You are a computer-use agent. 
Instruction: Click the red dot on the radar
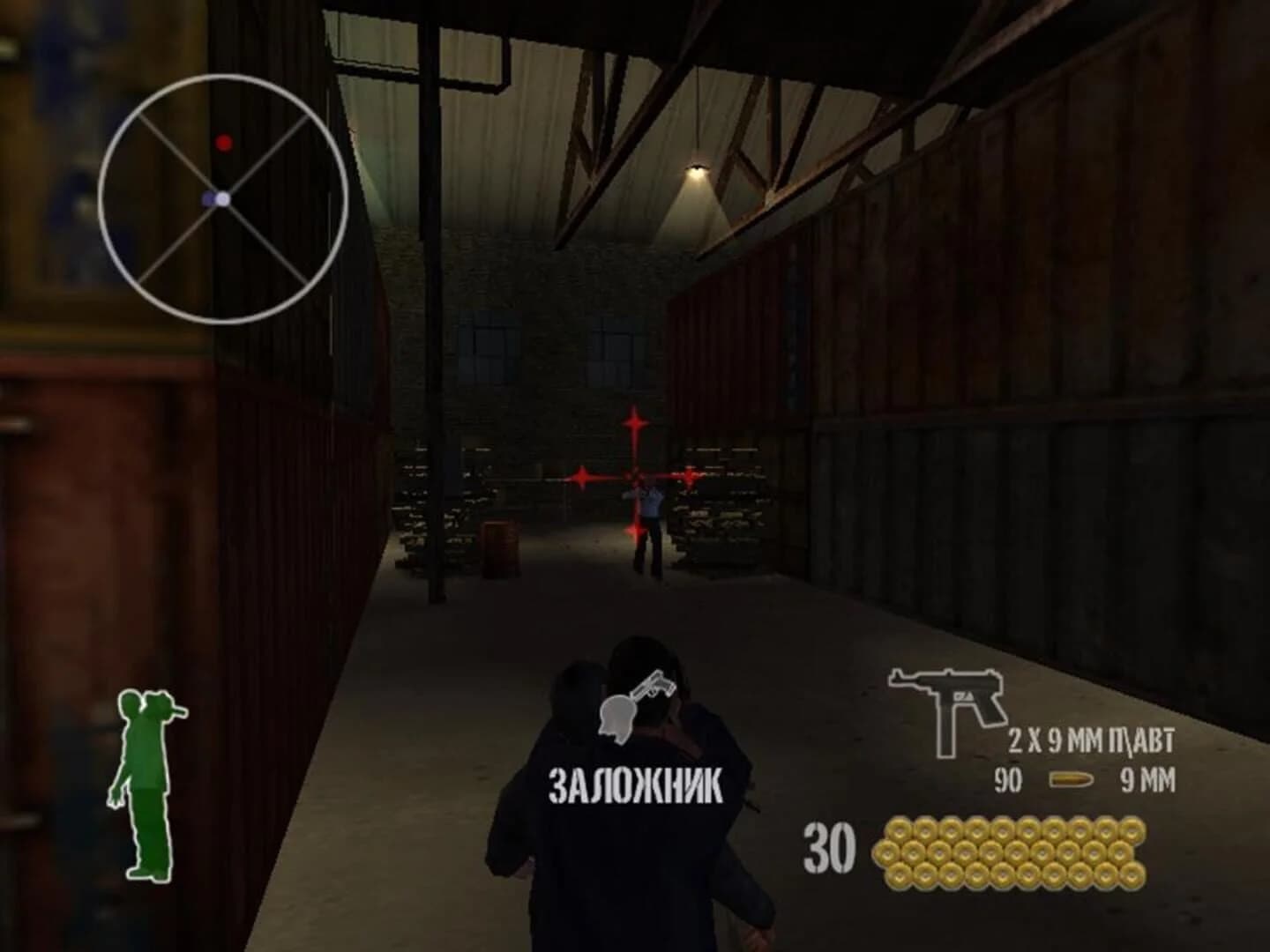click(226, 141)
